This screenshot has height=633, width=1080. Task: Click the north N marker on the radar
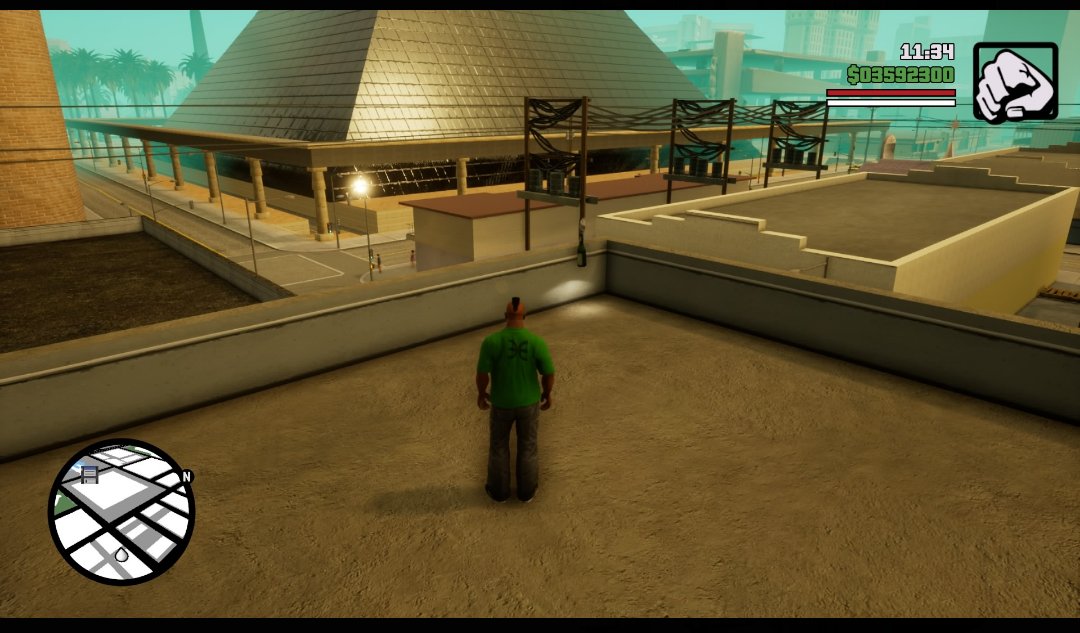tap(186, 478)
